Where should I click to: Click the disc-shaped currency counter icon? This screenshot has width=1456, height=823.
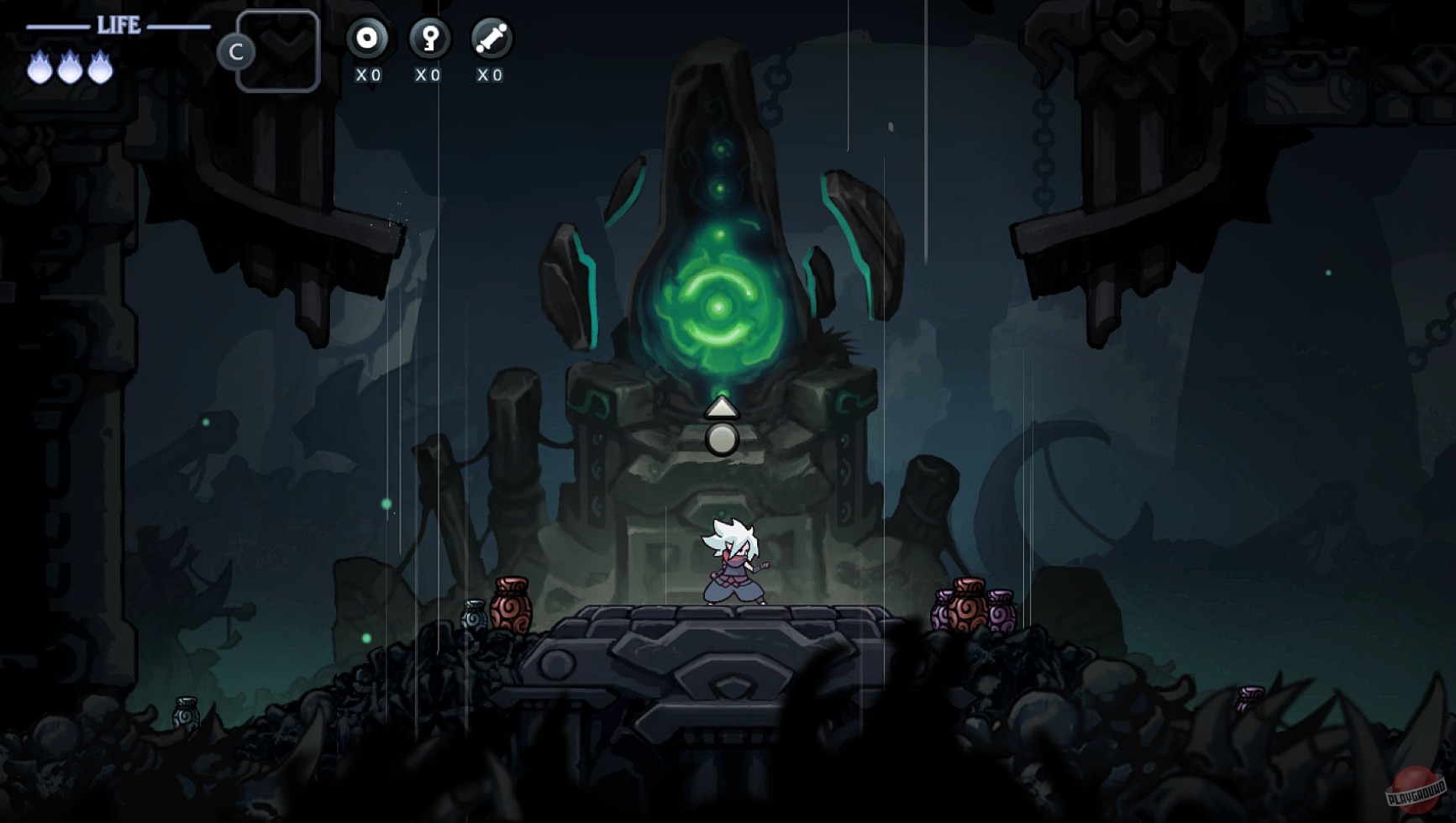point(368,39)
